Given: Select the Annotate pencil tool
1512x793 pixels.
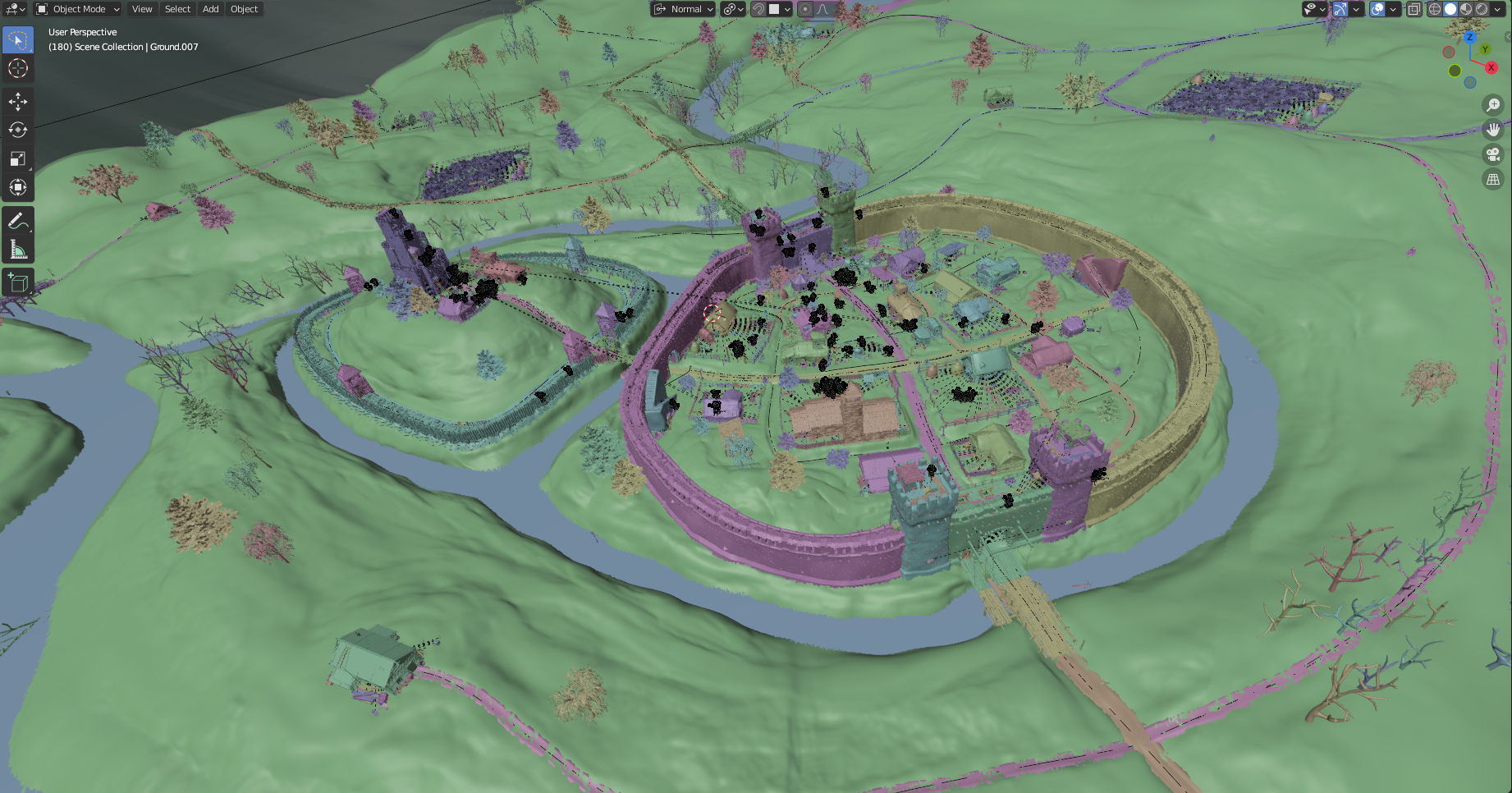Looking at the screenshot, I should click(18, 221).
